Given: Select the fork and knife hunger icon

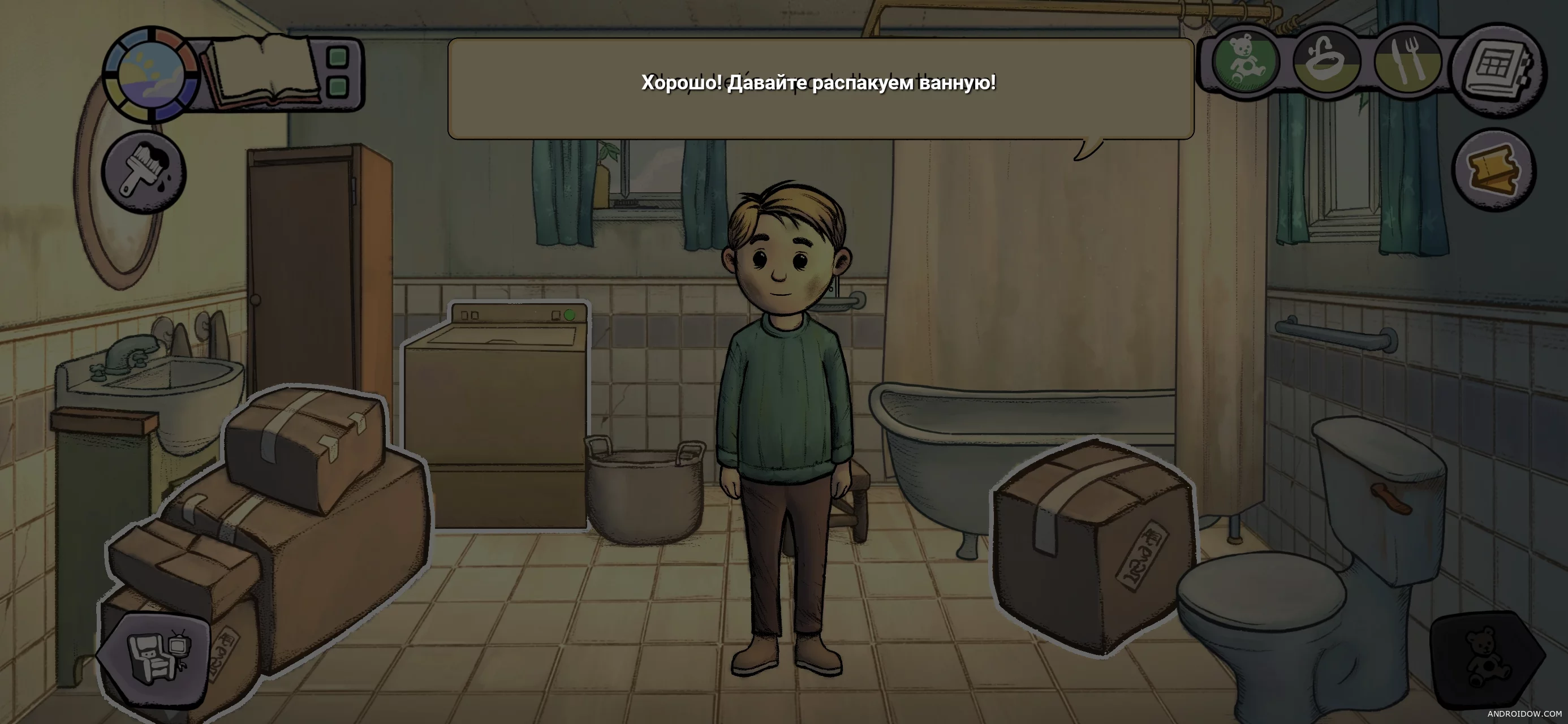Looking at the screenshot, I should pyautogui.click(x=1407, y=63).
